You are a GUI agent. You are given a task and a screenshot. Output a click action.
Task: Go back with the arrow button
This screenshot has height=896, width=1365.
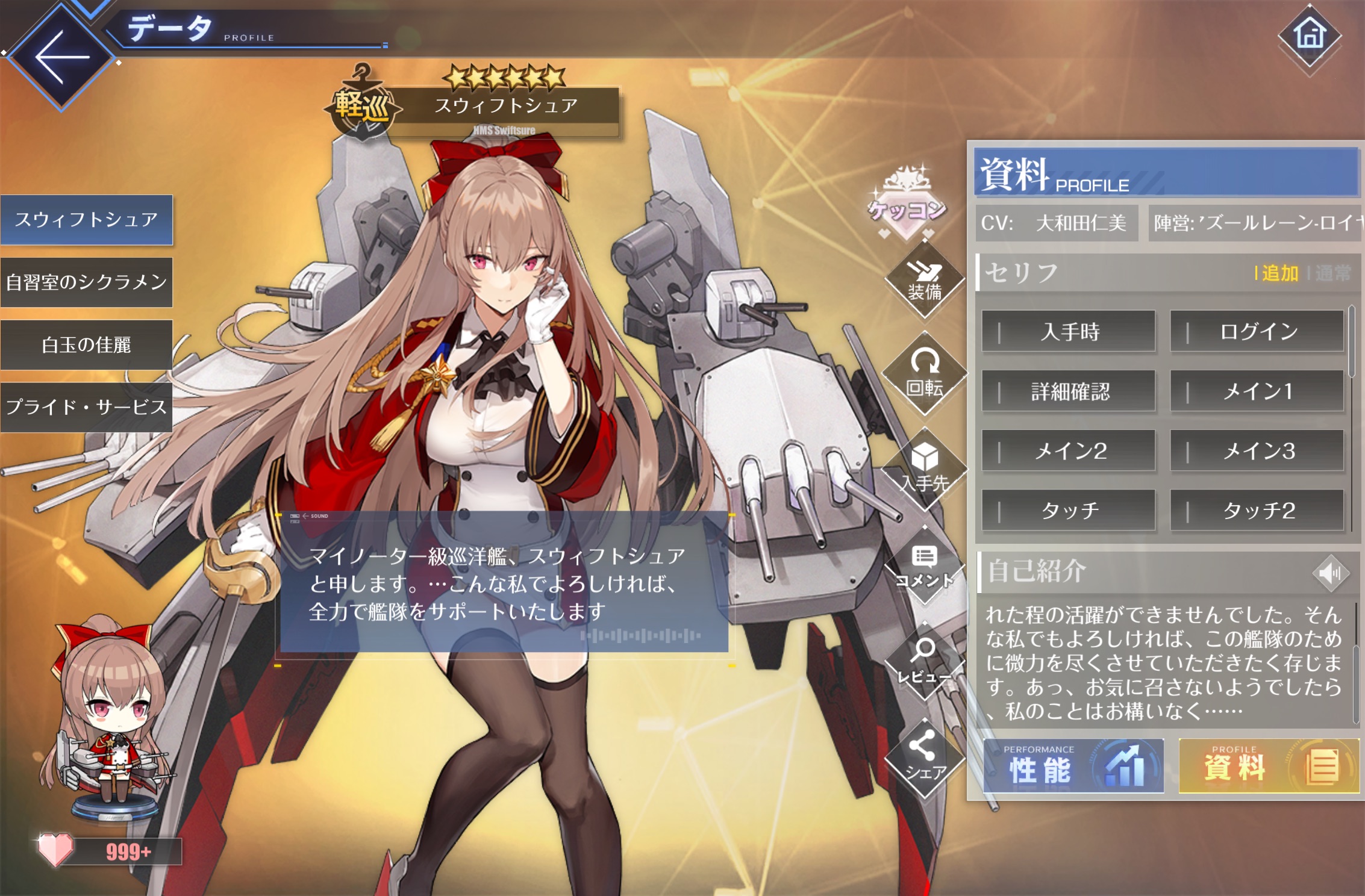tap(61, 58)
